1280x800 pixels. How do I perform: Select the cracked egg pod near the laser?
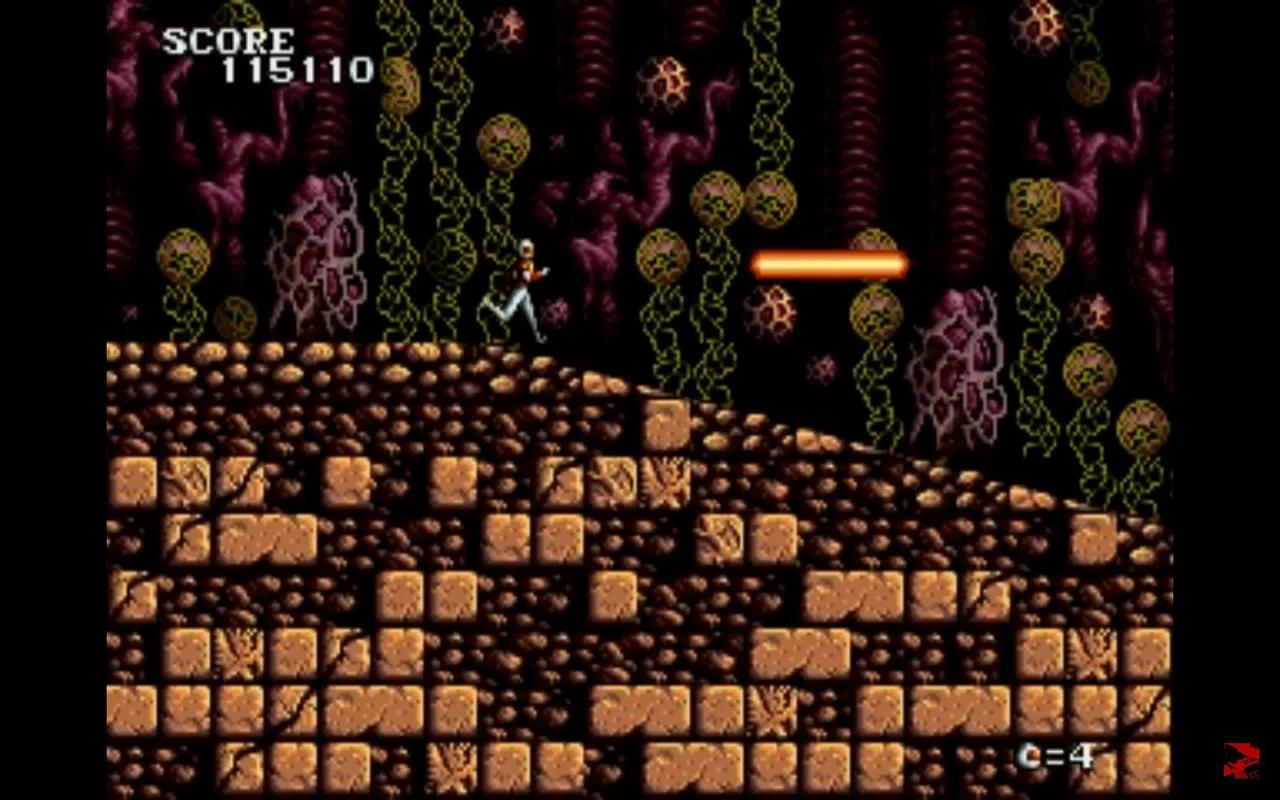pyautogui.click(x=772, y=310)
